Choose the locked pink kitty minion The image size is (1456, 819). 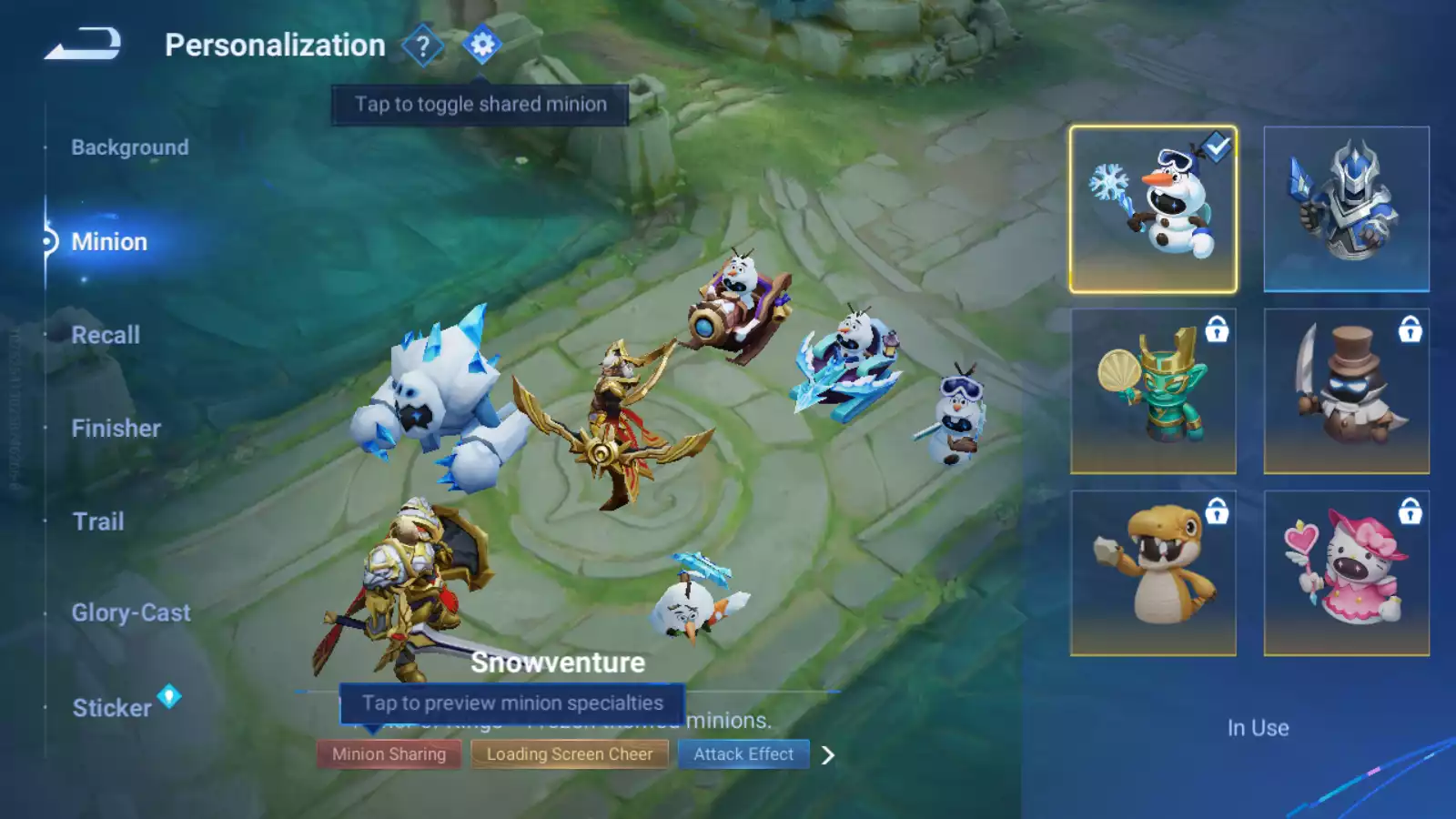[x=1346, y=573]
